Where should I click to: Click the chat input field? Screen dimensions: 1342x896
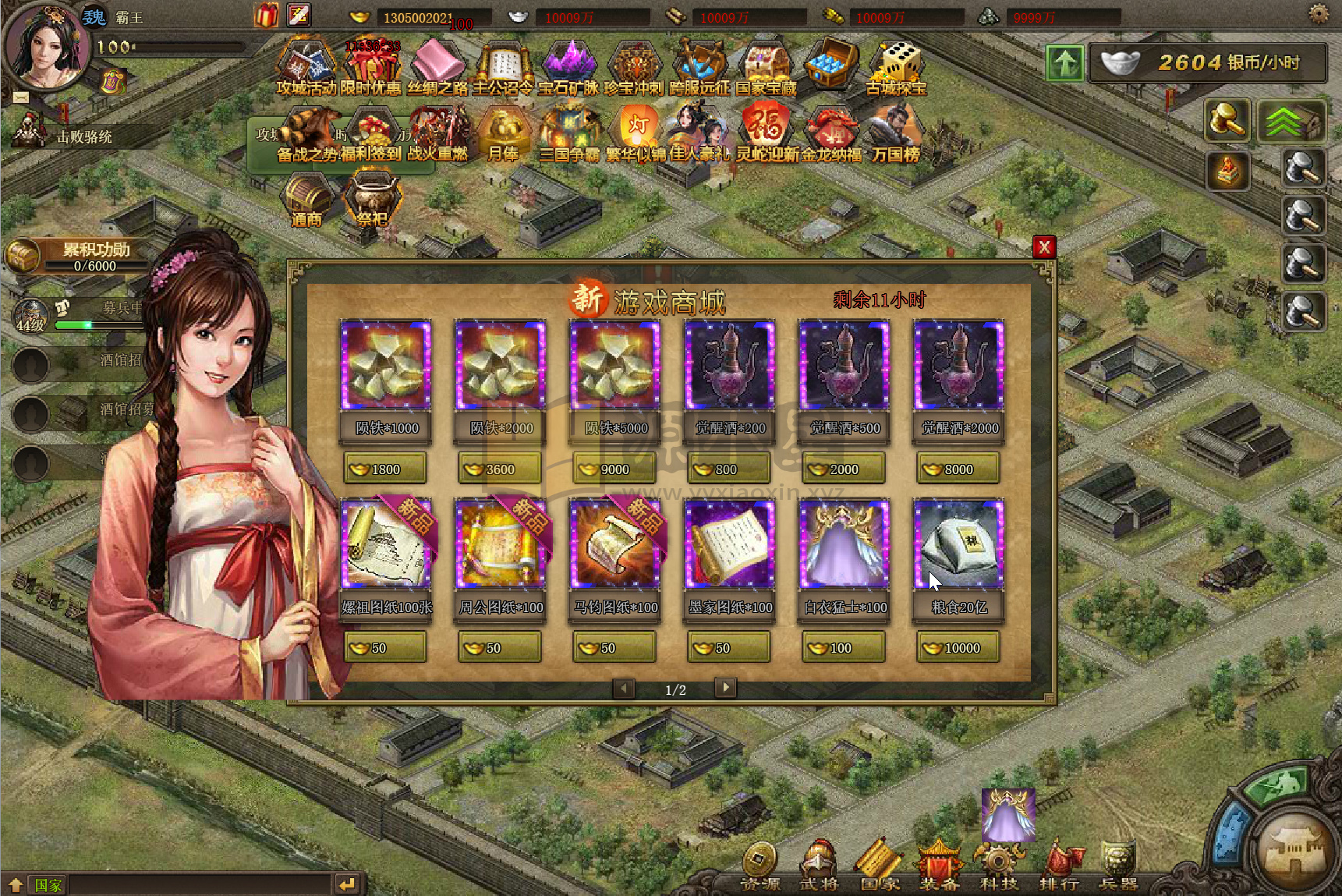pyautogui.click(x=199, y=884)
